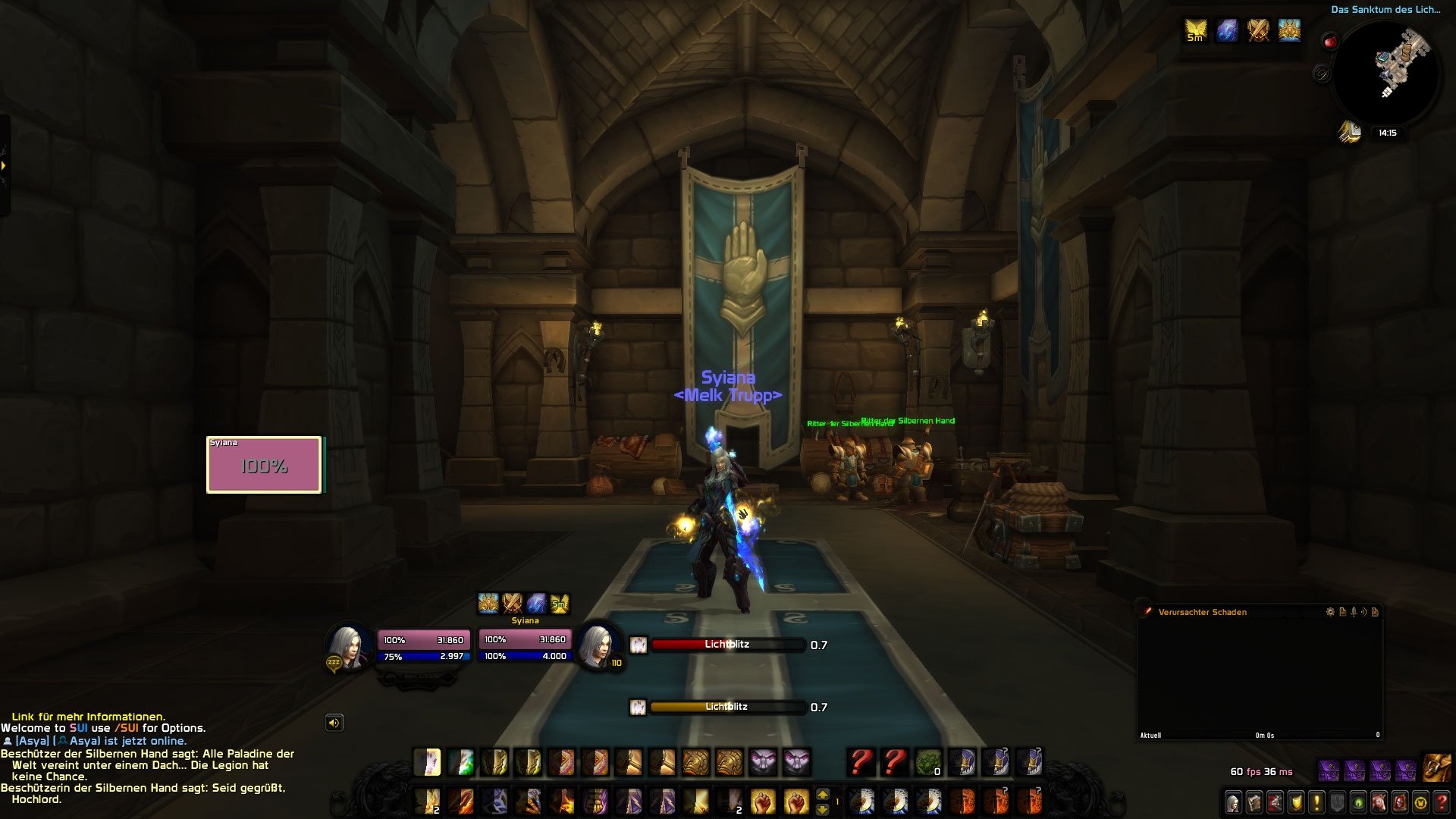Select Syiana's pink raid frame
The width and height of the screenshot is (1456, 819).
pyautogui.click(x=264, y=465)
